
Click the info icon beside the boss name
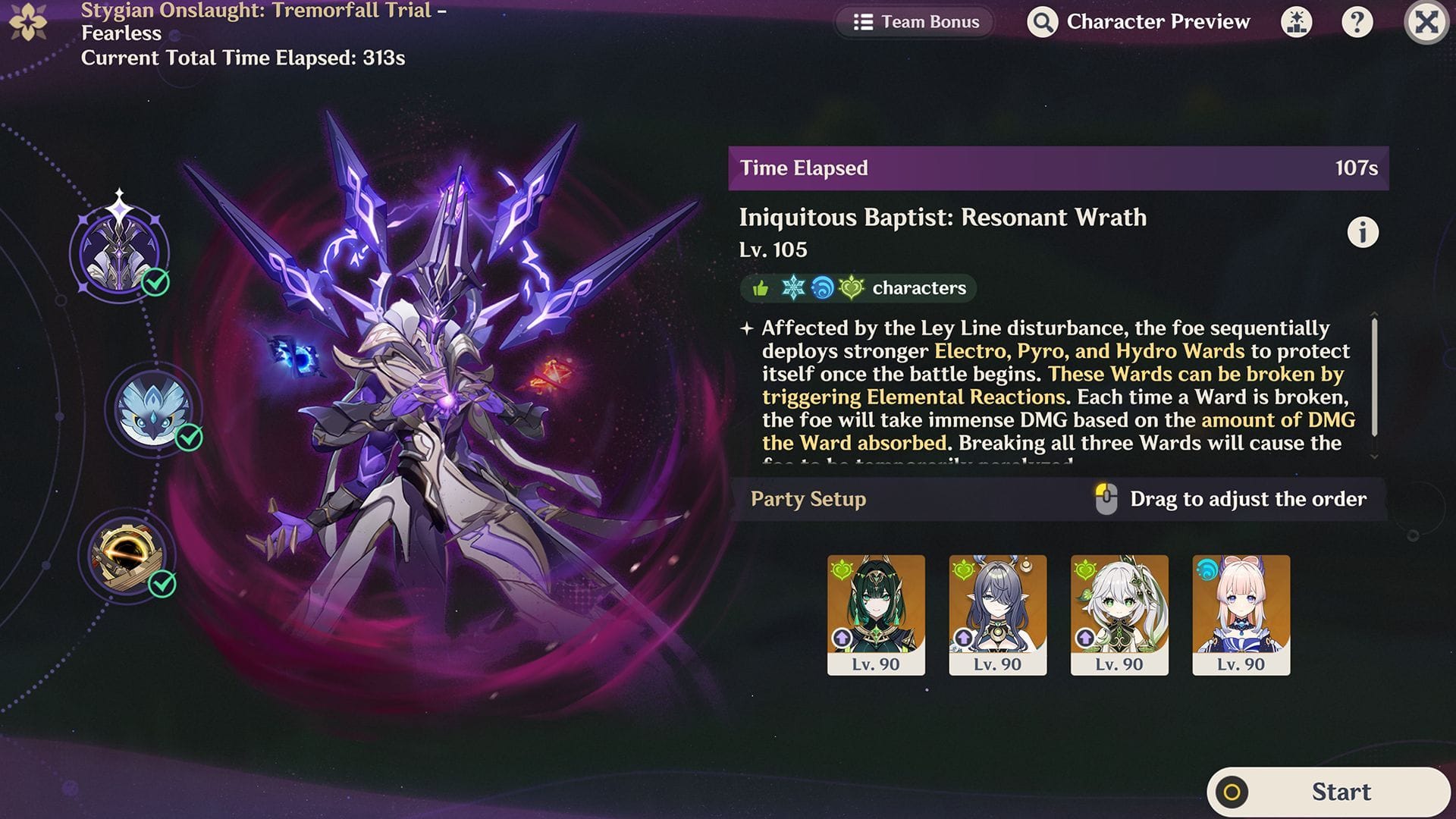1363,232
